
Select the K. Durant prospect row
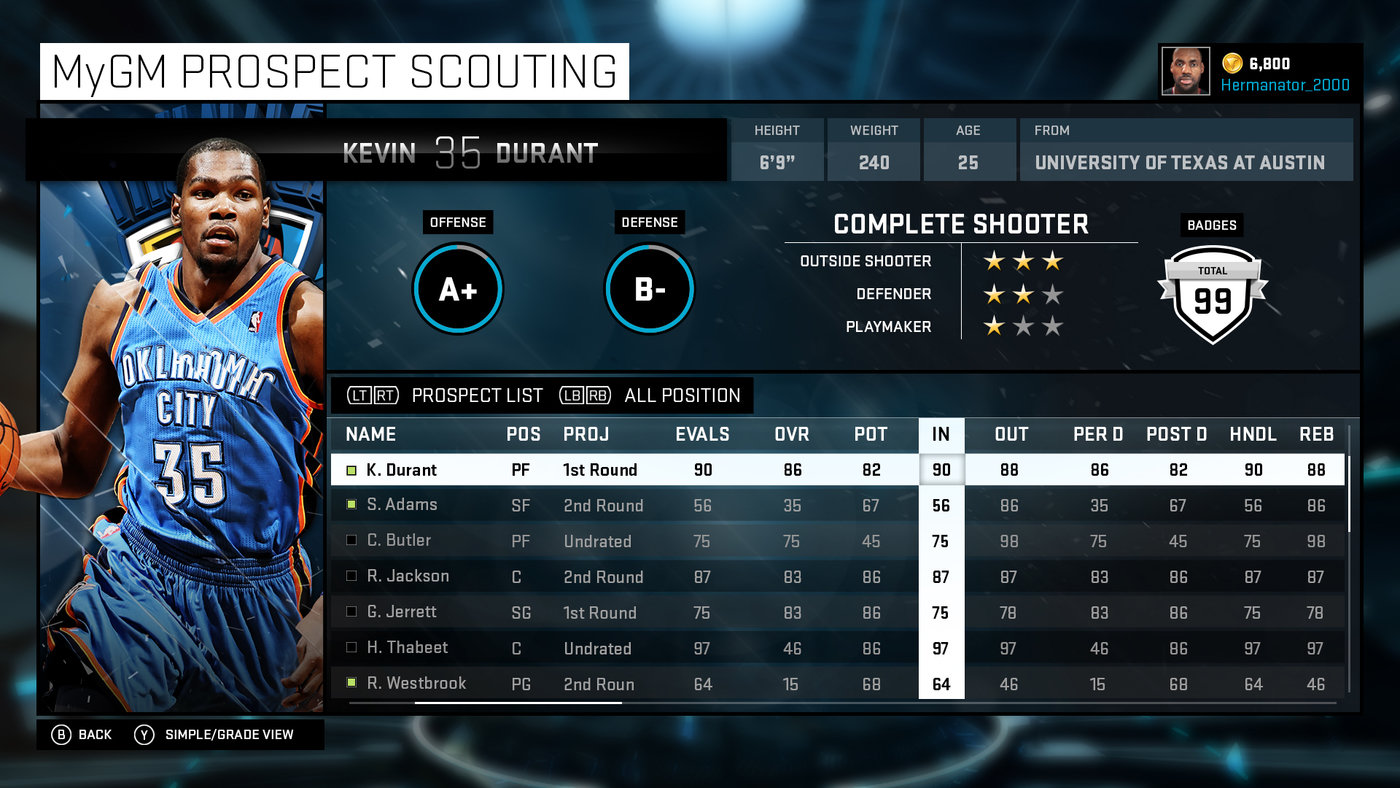(x=402, y=470)
